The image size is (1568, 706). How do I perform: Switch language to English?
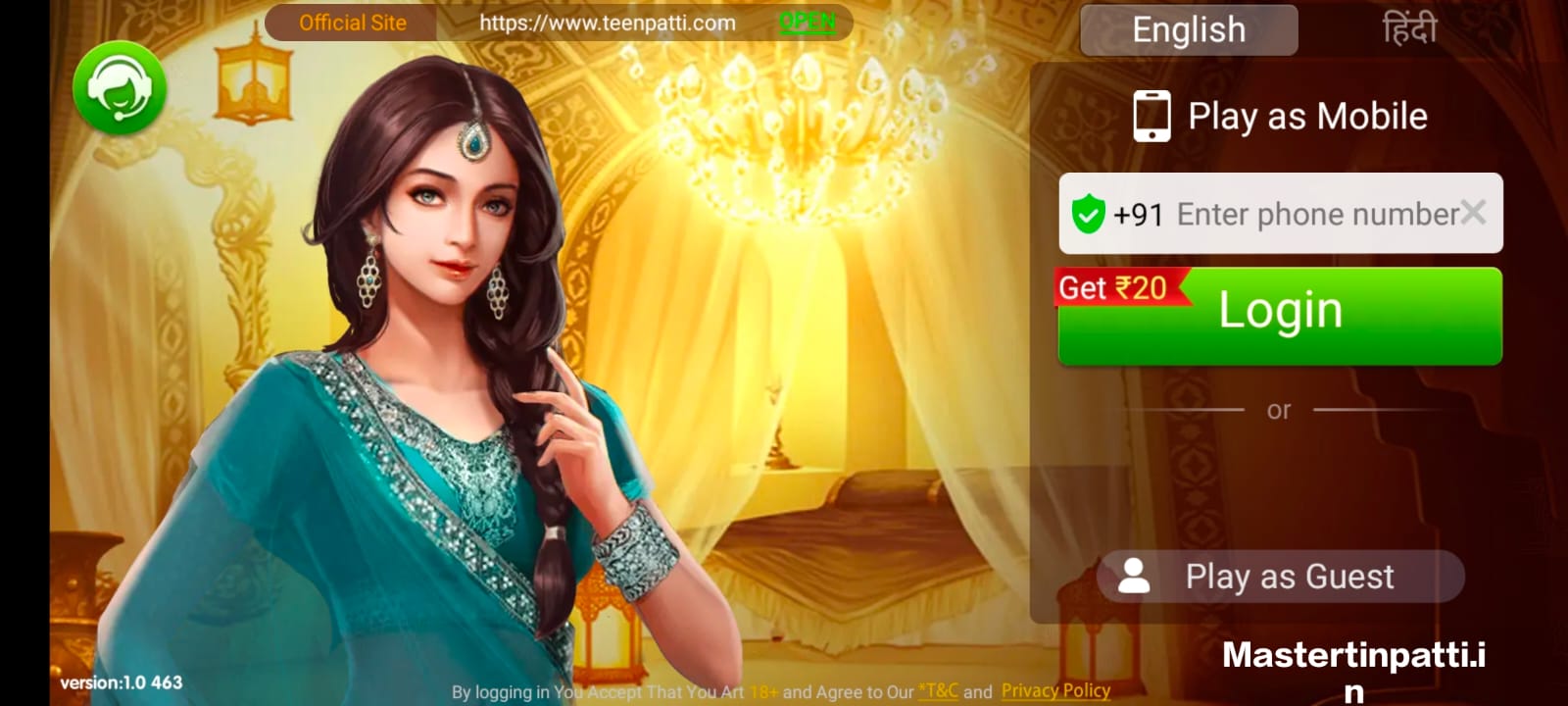[x=1189, y=30]
